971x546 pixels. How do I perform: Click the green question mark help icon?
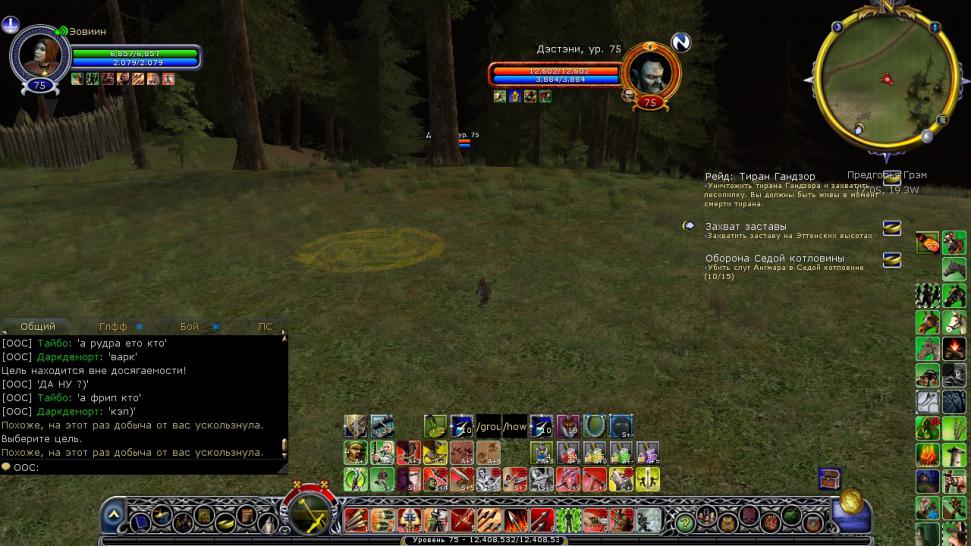[x=685, y=521]
